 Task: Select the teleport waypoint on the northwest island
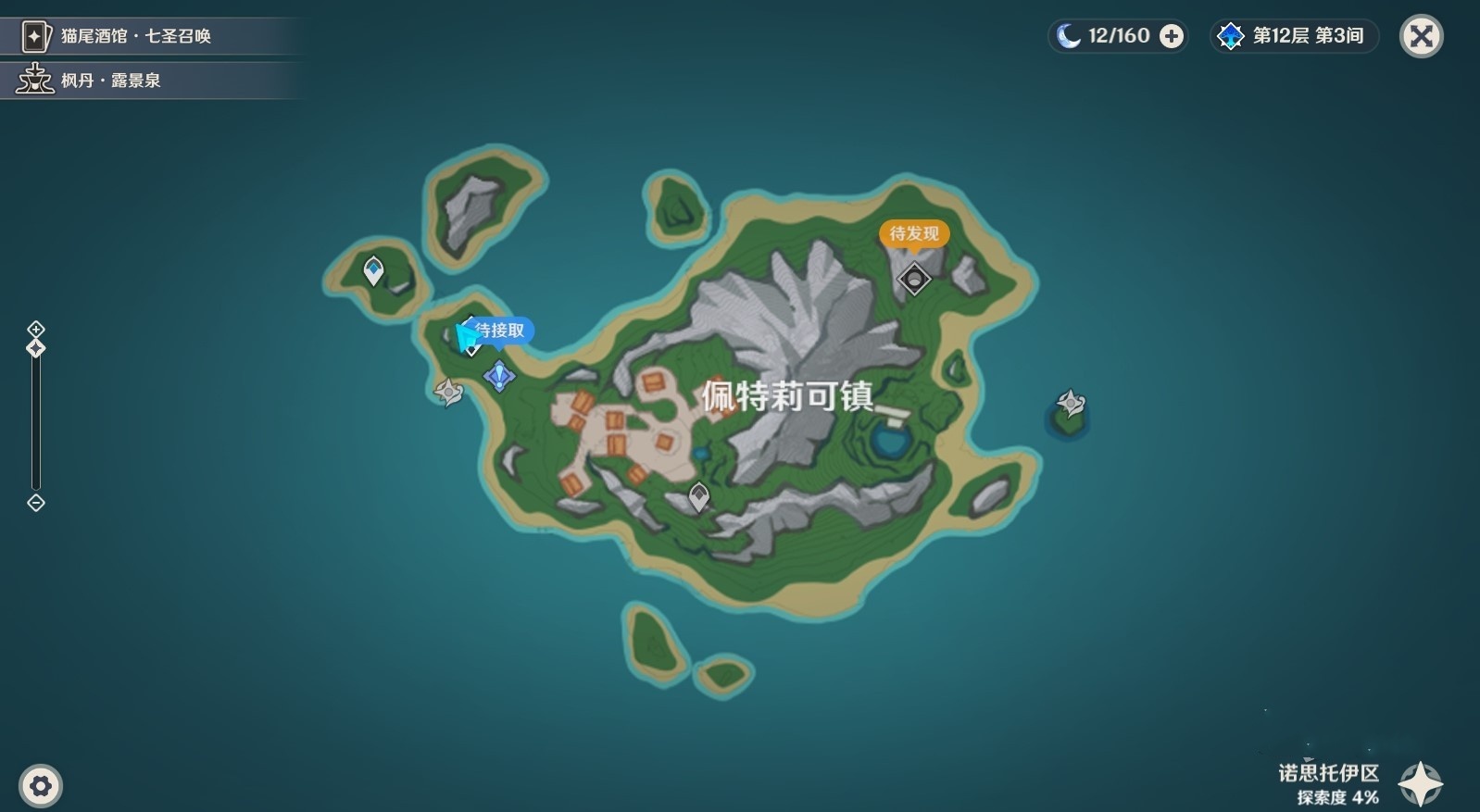click(372, 269)
